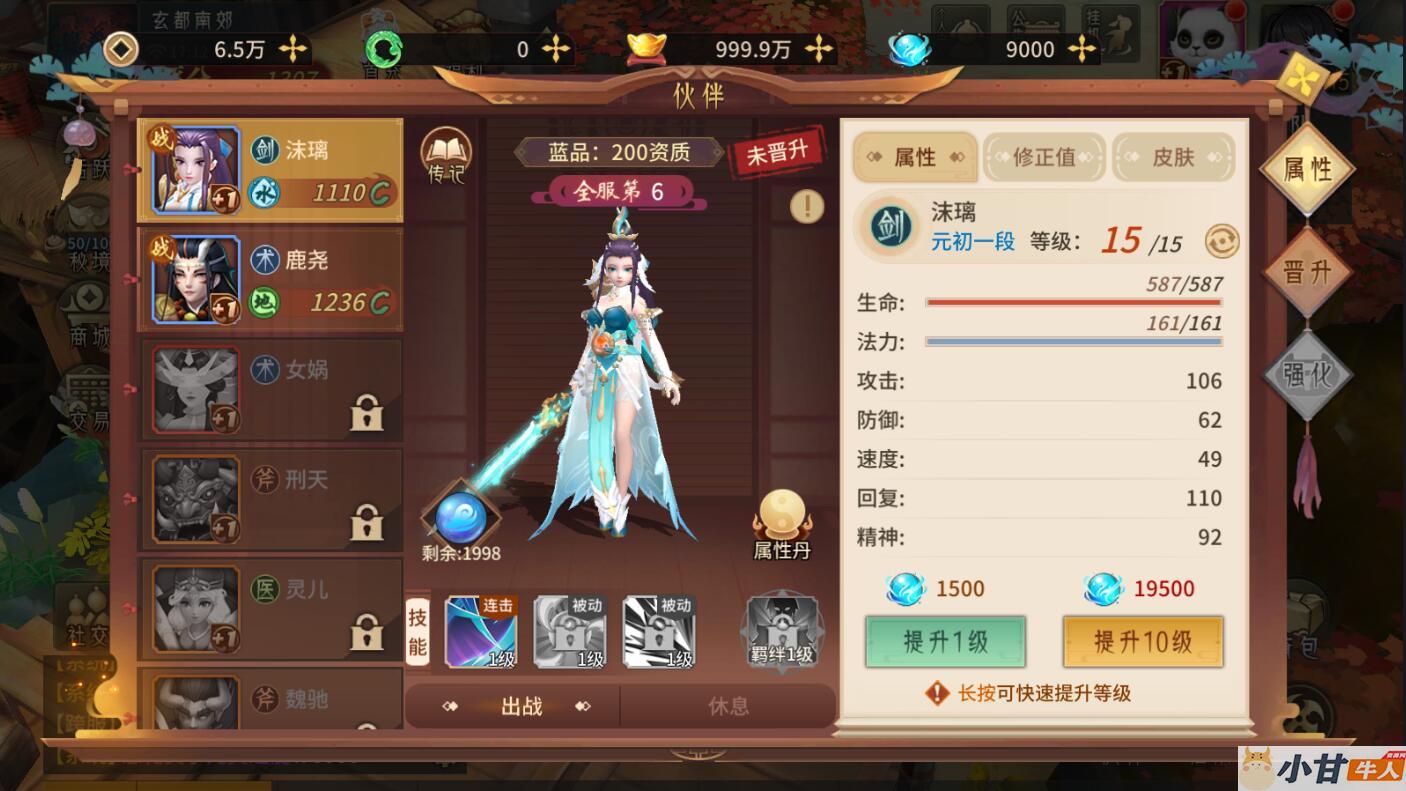
Task: Select partner 鹿尧 in the list
Action: (270, 280)
